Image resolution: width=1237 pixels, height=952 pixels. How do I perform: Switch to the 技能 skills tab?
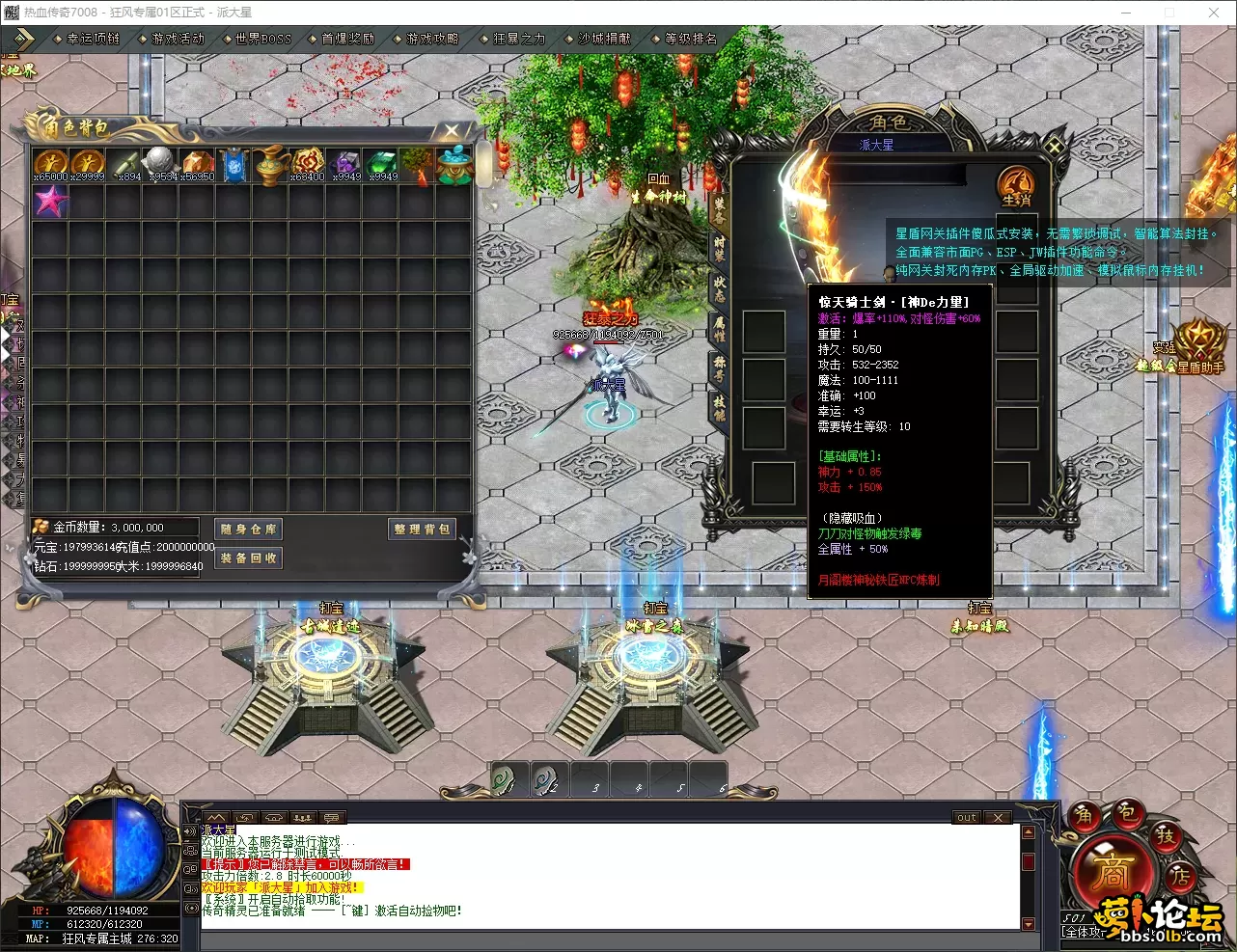point(719,407)
